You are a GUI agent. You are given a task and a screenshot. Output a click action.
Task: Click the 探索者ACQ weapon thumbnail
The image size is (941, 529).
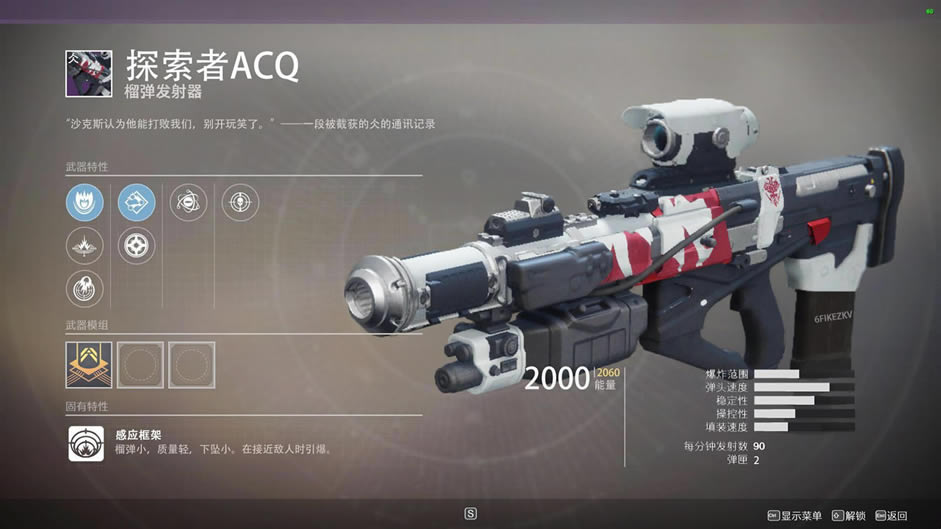pos(89,74)
